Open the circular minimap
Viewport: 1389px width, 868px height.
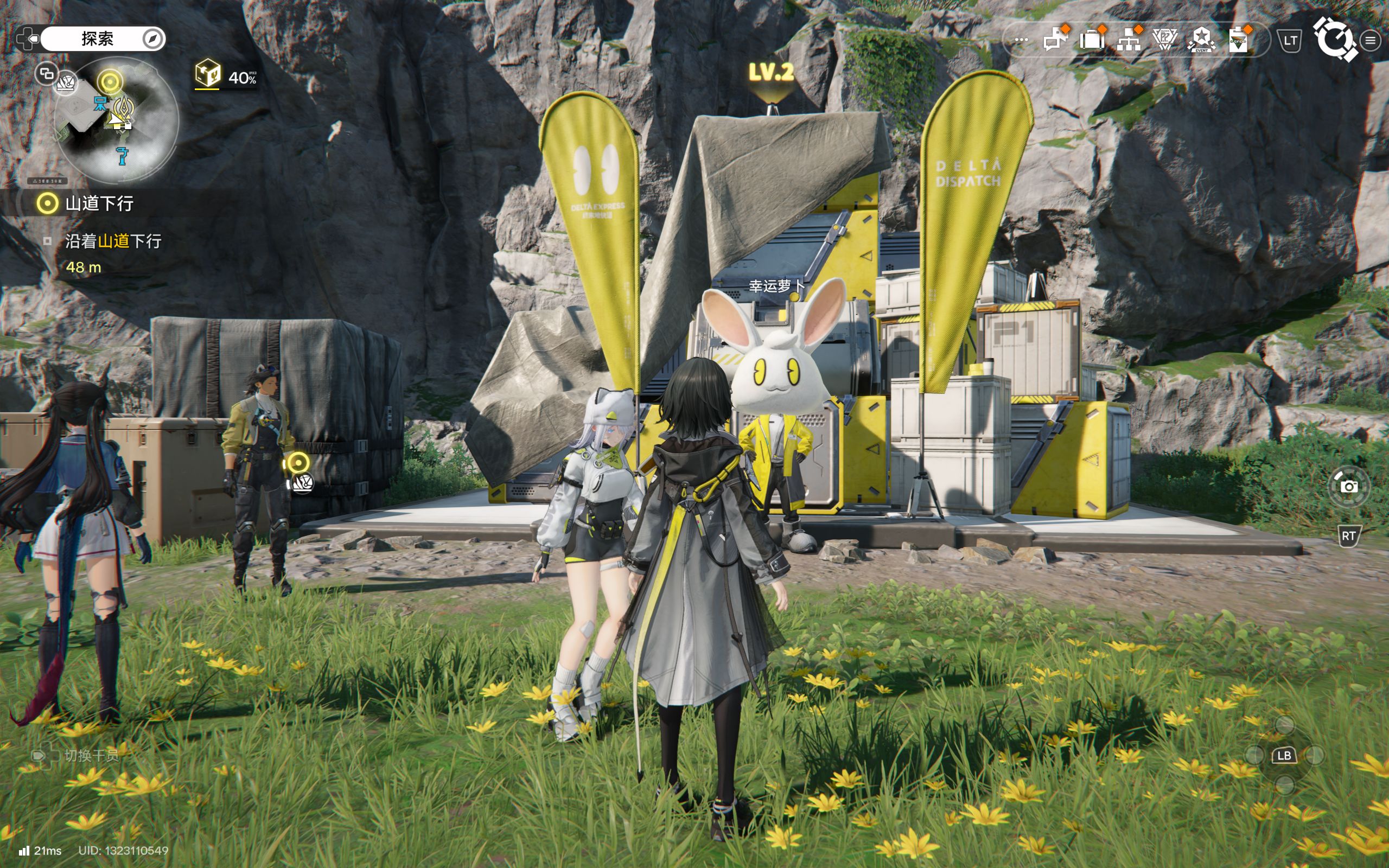point(117,119)
